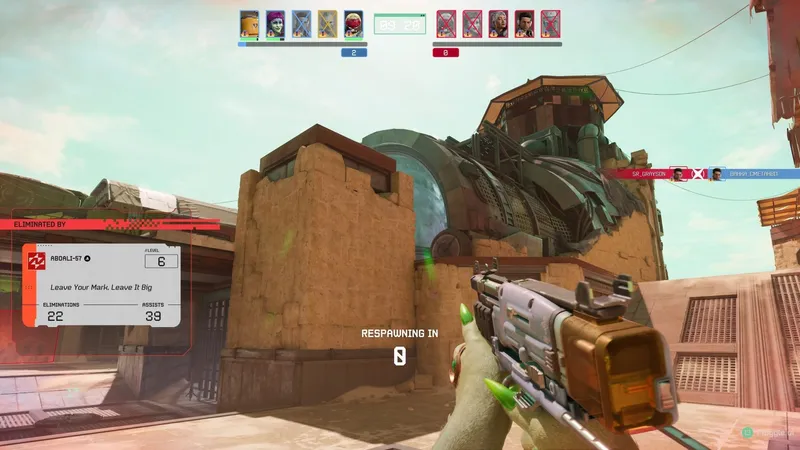Select the purple-haired teammate portrait

click(275, 23)
